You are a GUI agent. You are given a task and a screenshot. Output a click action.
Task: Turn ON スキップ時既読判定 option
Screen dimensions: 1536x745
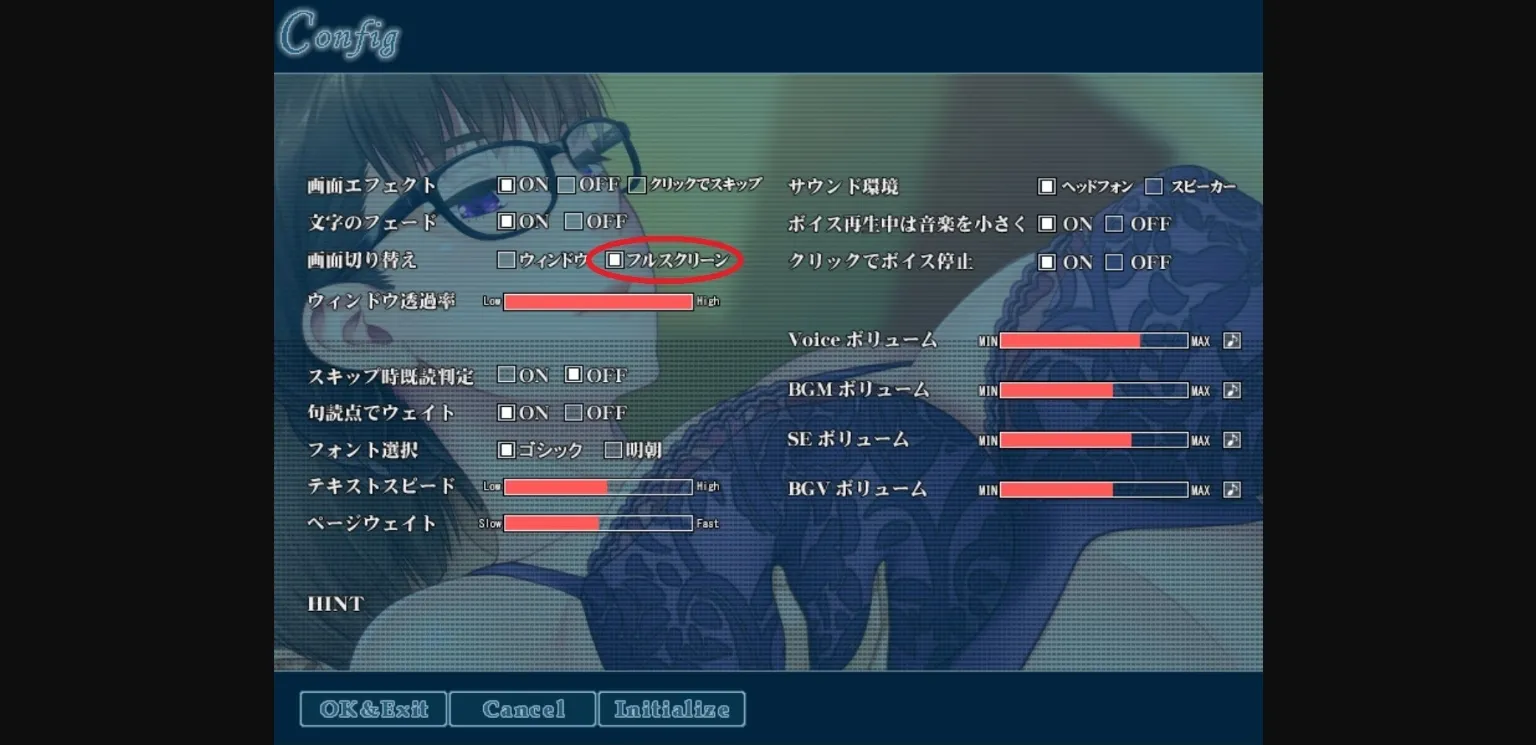pos(506,374)
